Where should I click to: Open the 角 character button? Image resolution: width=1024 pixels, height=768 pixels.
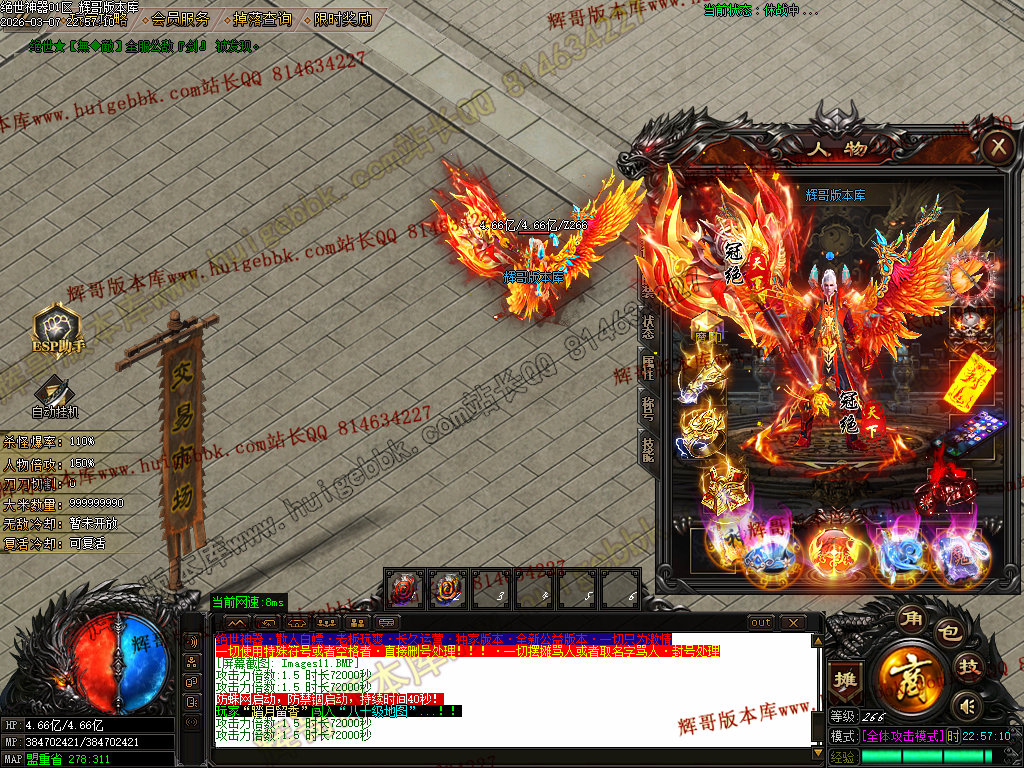[910, 616]
